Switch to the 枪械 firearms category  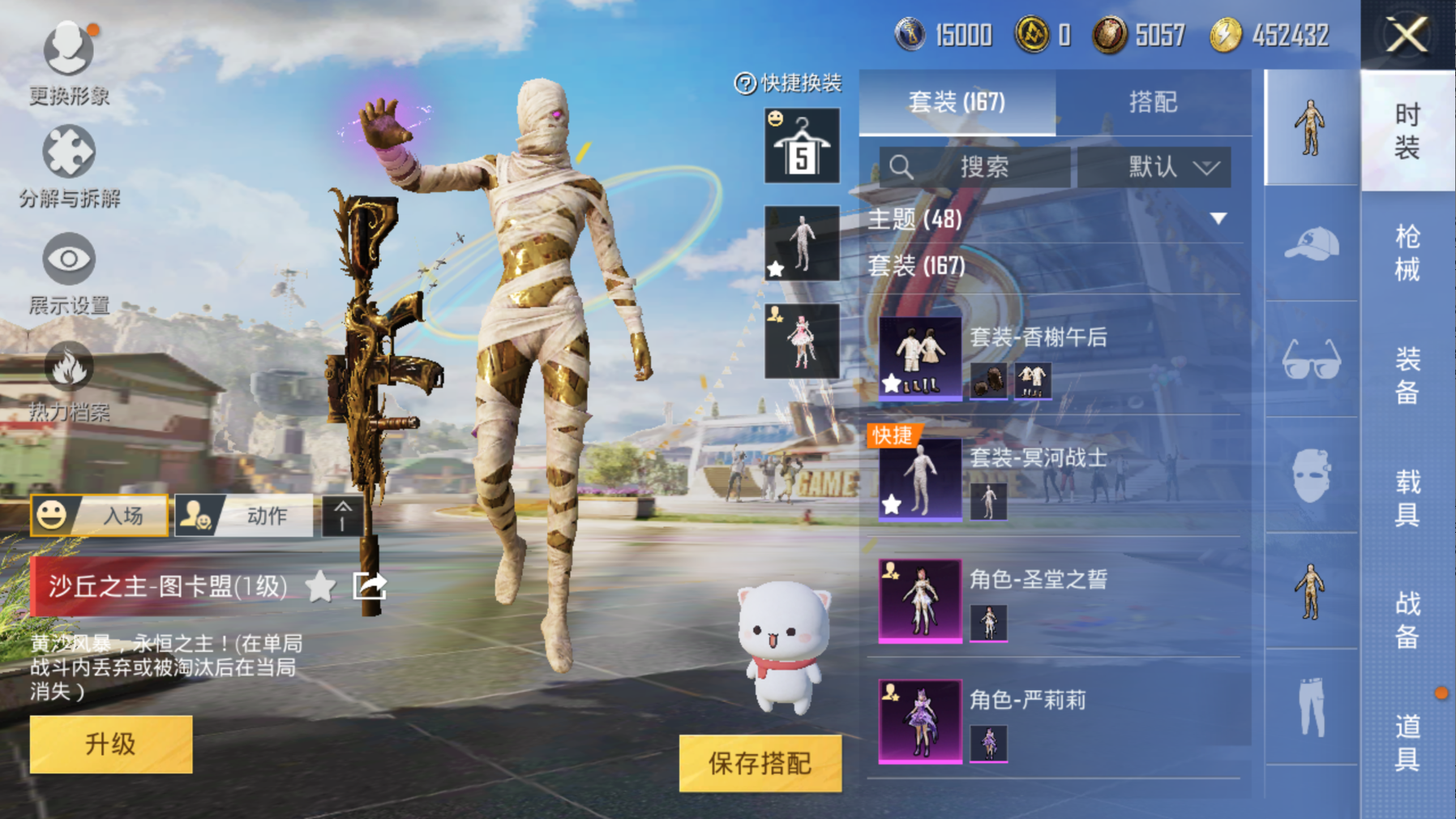tap(1407, 252)
